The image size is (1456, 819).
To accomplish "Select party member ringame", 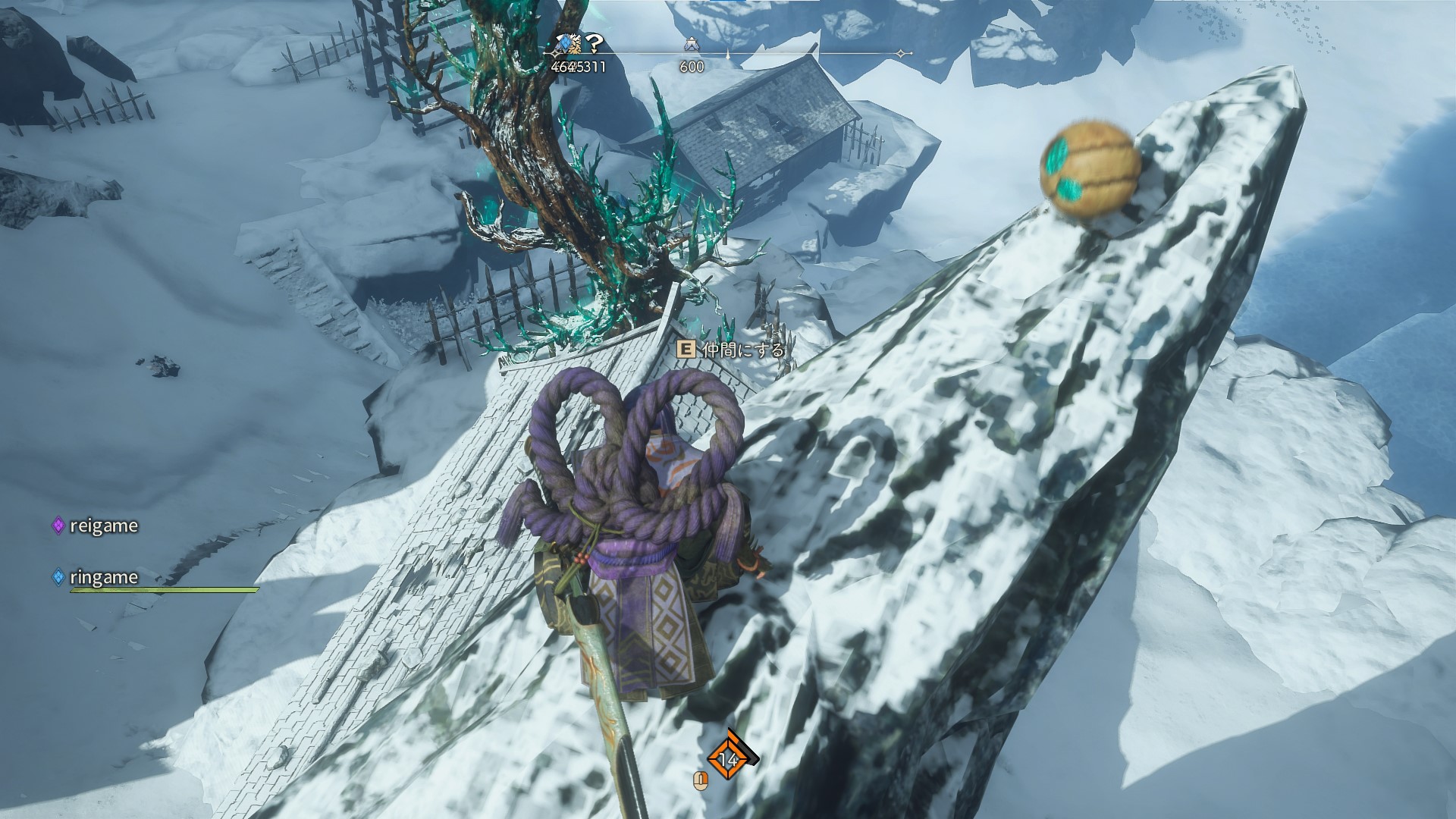I will coord(103,577).
